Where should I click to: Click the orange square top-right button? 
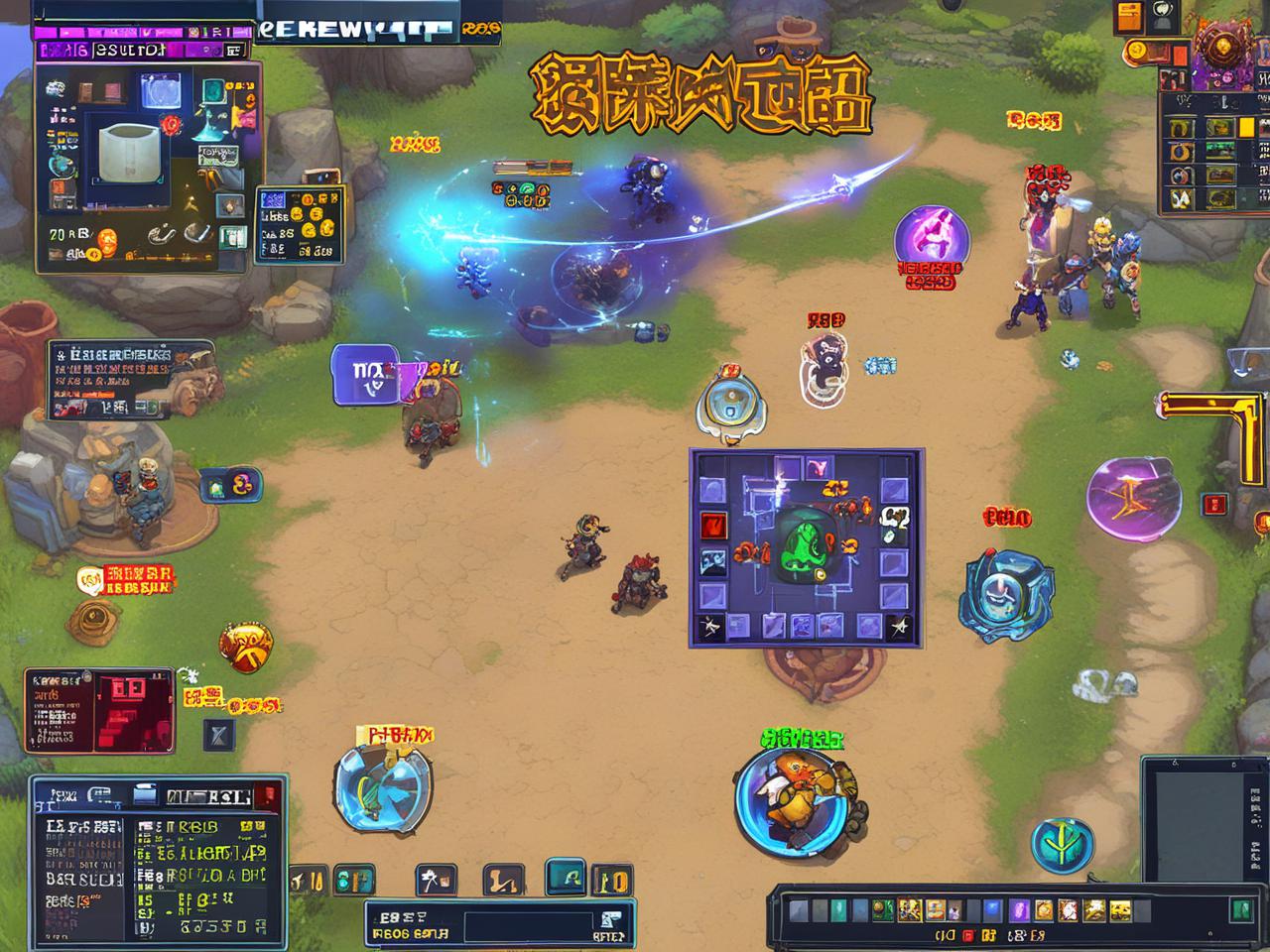pos(1130,16)
